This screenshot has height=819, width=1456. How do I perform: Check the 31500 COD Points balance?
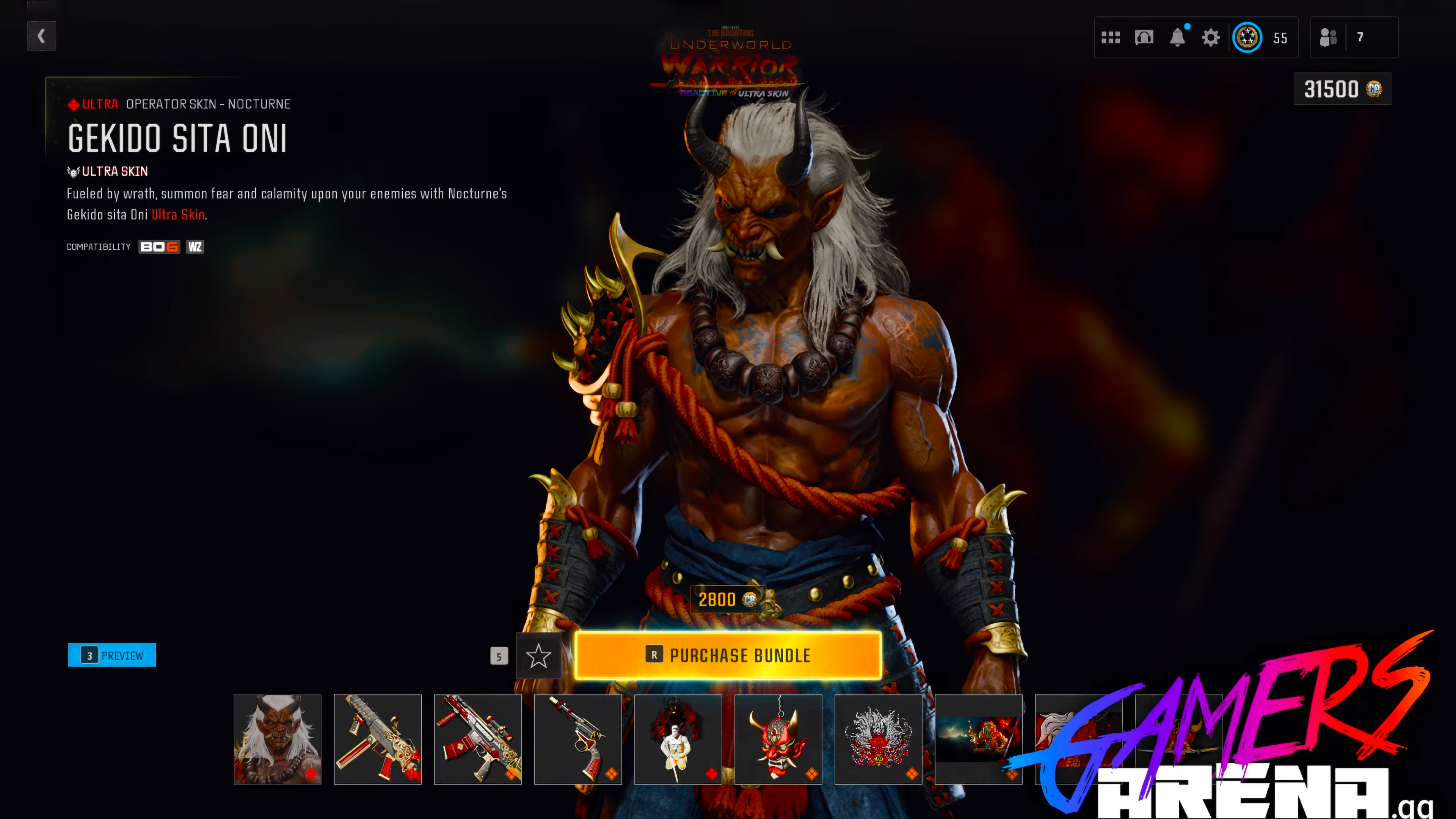coord(1342,89)
